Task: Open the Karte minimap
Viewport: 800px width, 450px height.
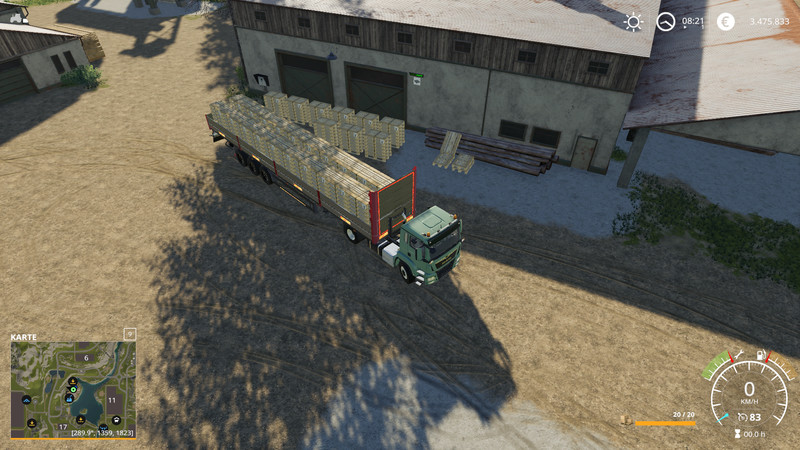Action: (x=23, y=337)
